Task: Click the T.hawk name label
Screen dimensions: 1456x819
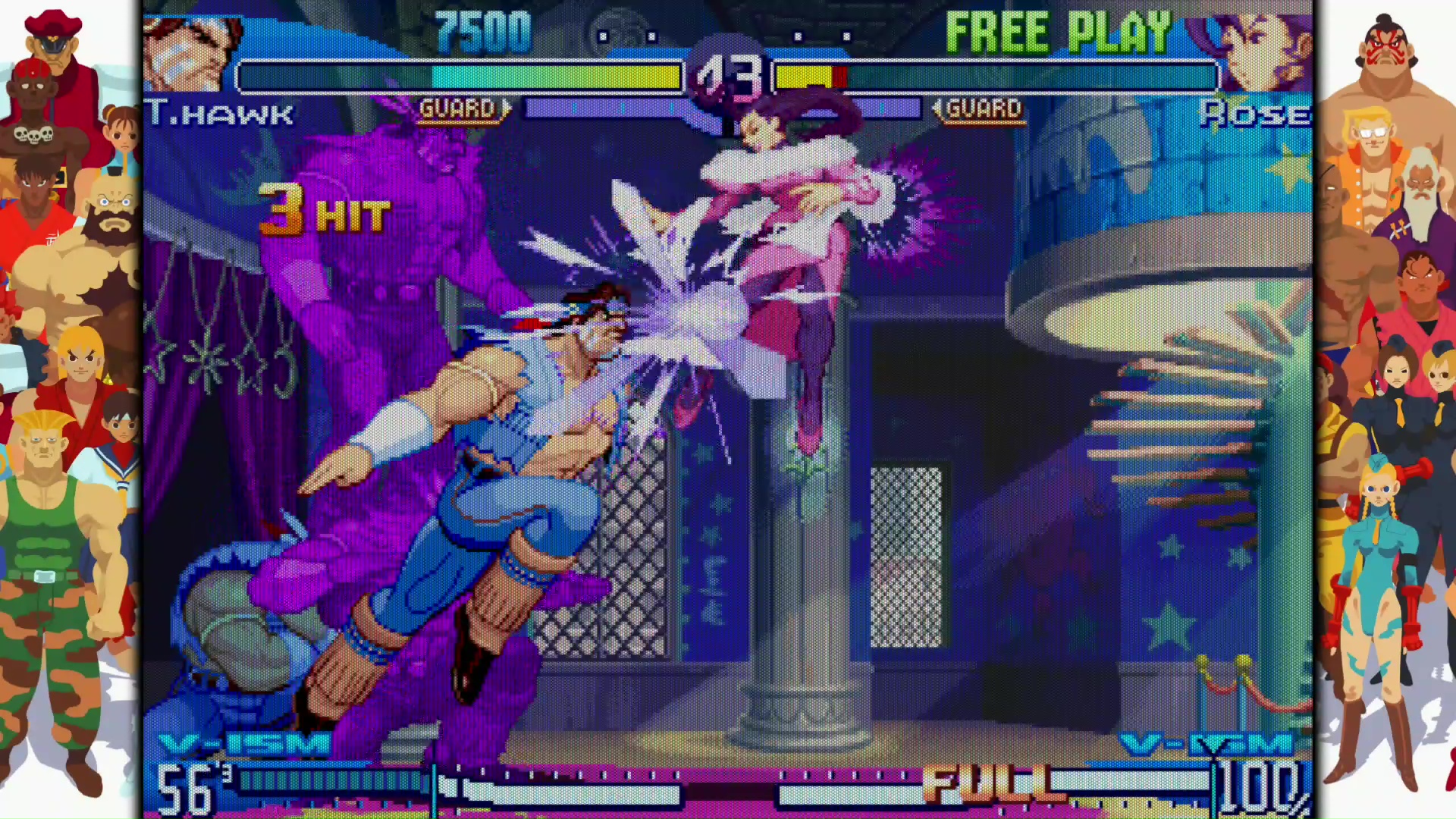Action: tap(220, 112)
